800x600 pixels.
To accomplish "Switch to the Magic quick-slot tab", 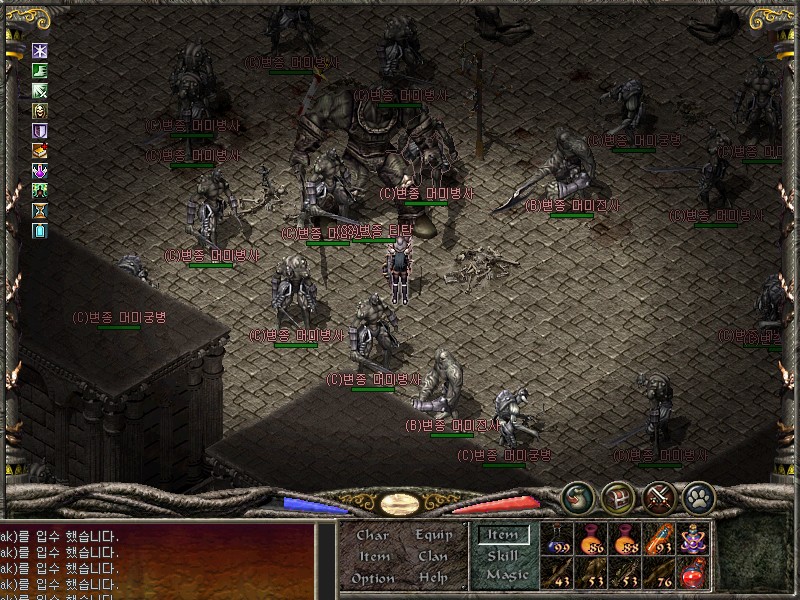I will point(506,575).
